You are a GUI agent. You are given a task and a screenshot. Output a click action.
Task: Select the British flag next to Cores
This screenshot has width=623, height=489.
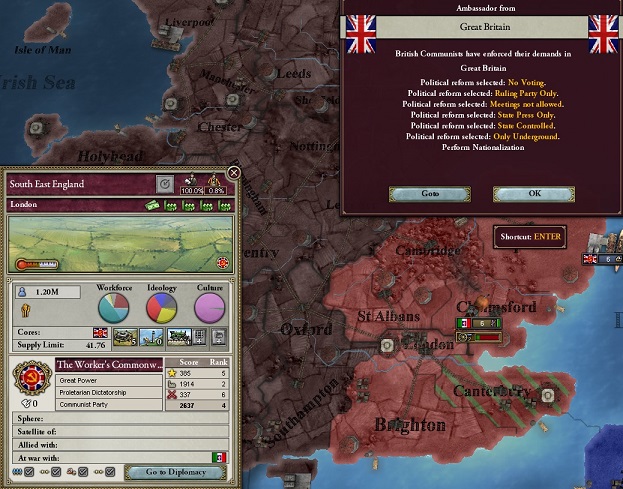[x=100, y=334]
